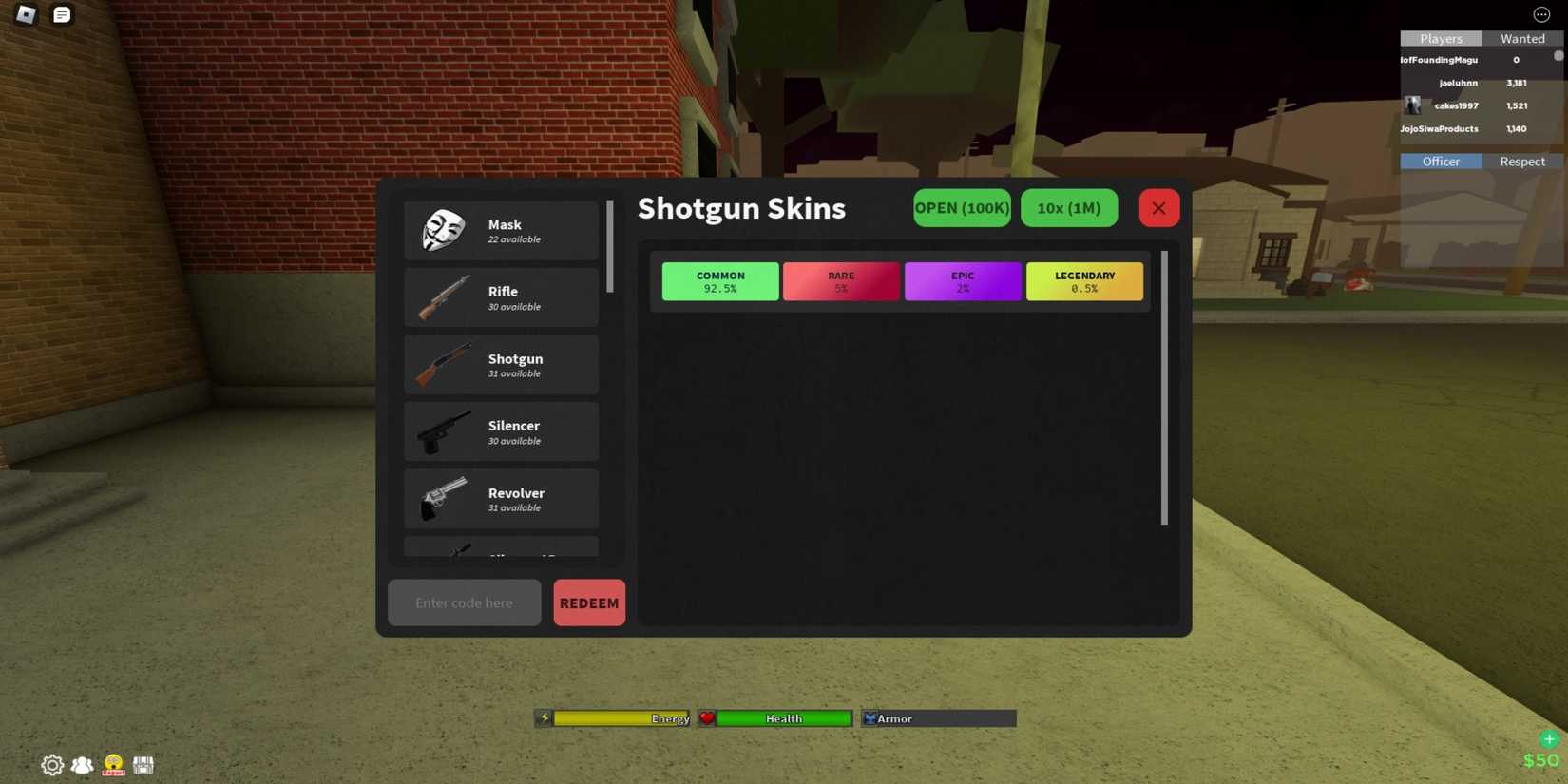Screen dimensions: 1568x784
Task: Click the Report emoji icon
Action: coord(112,764)
